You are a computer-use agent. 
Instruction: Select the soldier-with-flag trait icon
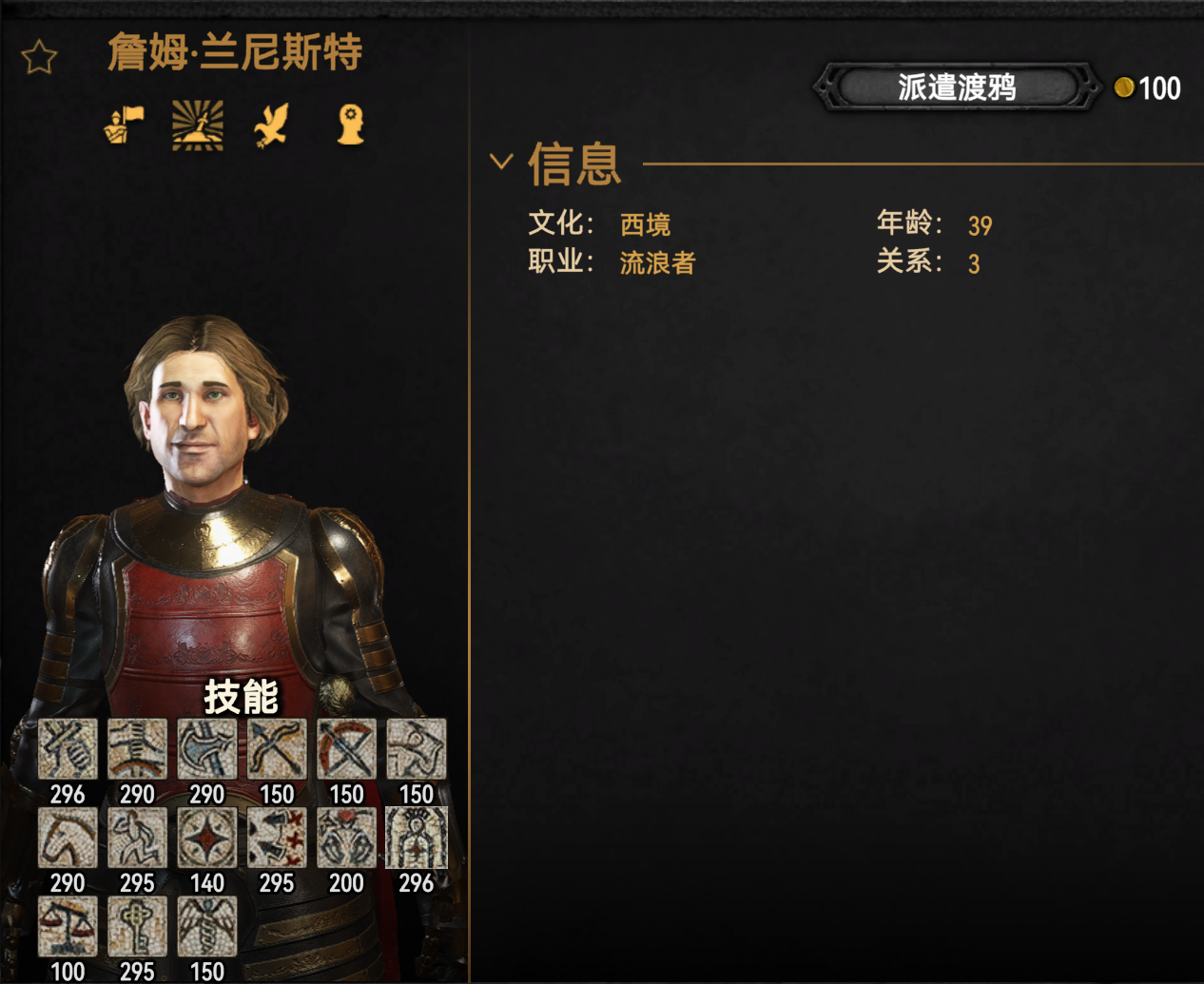coord(125,125)
